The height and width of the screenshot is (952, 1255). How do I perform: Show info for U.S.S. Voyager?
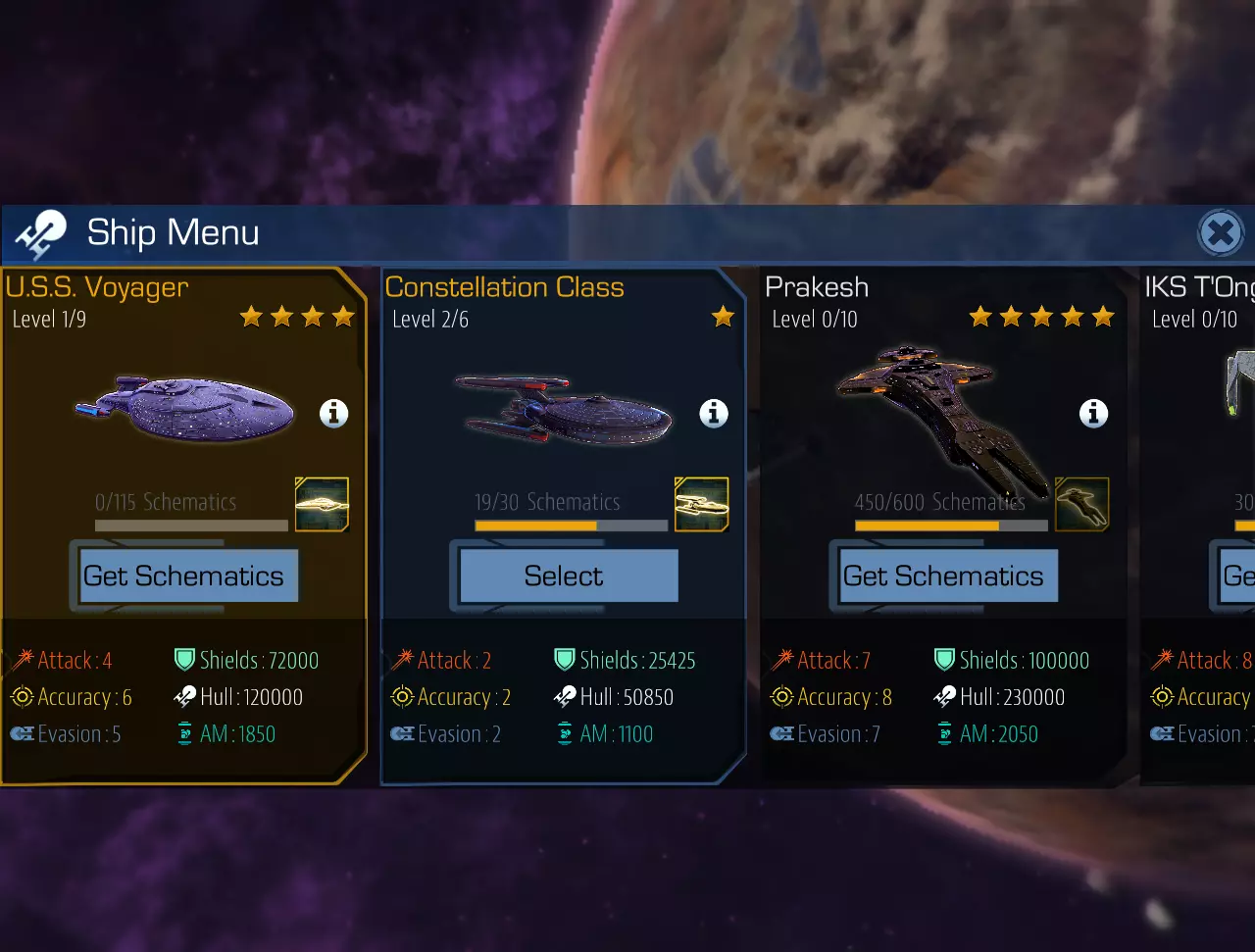pos(334,414)
